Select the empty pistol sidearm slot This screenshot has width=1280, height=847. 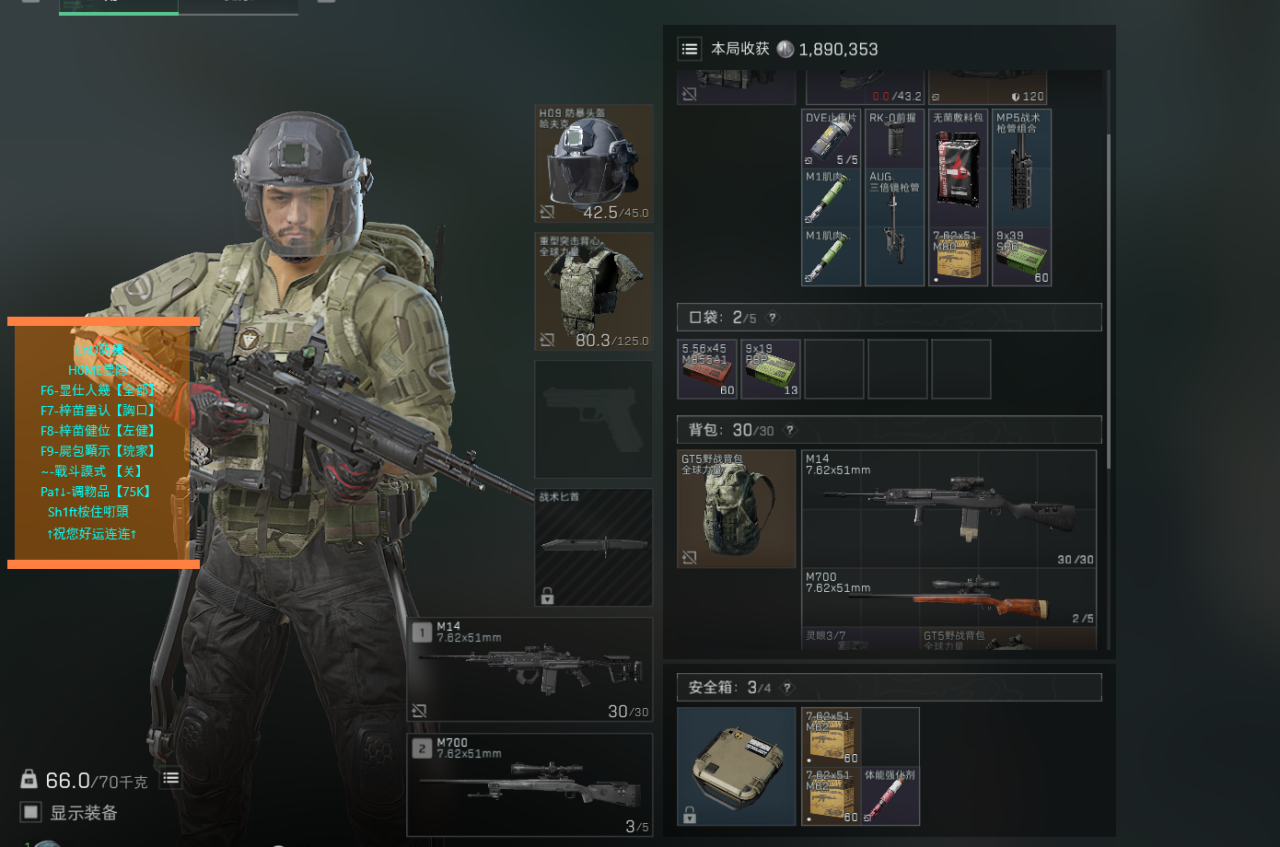click(594, 419)
